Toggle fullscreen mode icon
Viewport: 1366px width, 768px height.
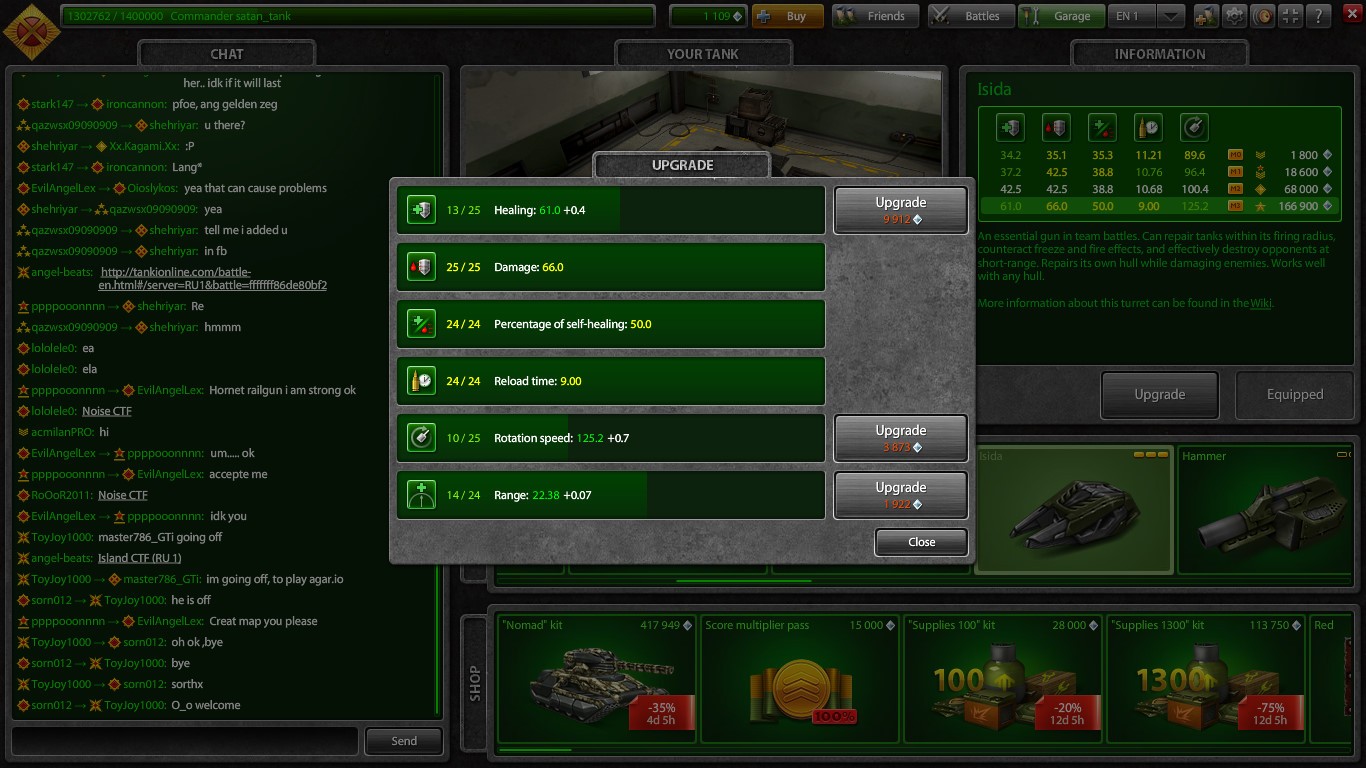[x=1291, y=16]
